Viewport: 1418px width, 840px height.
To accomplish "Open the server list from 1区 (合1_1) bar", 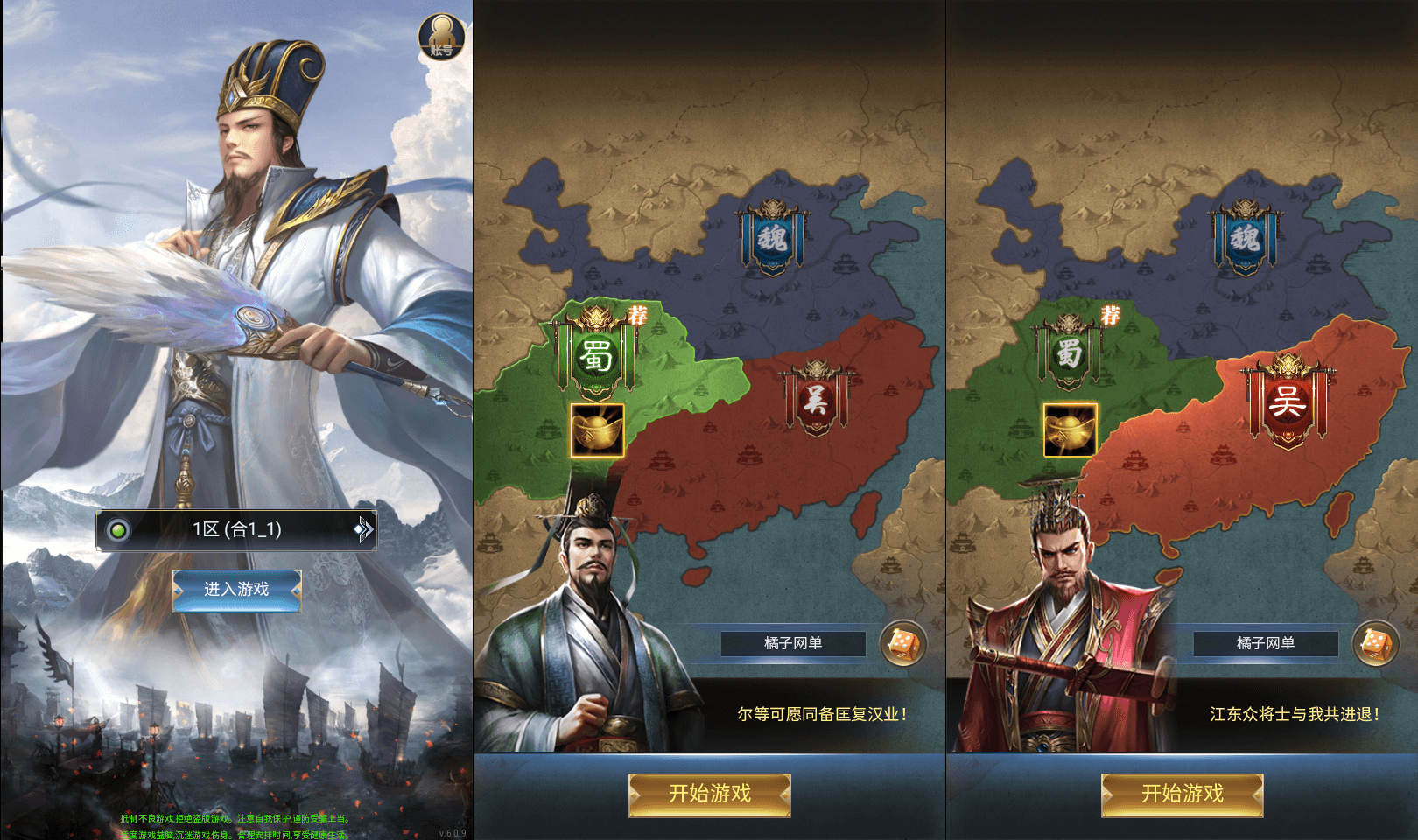I will pyautogui.click(x=236, y=528).
